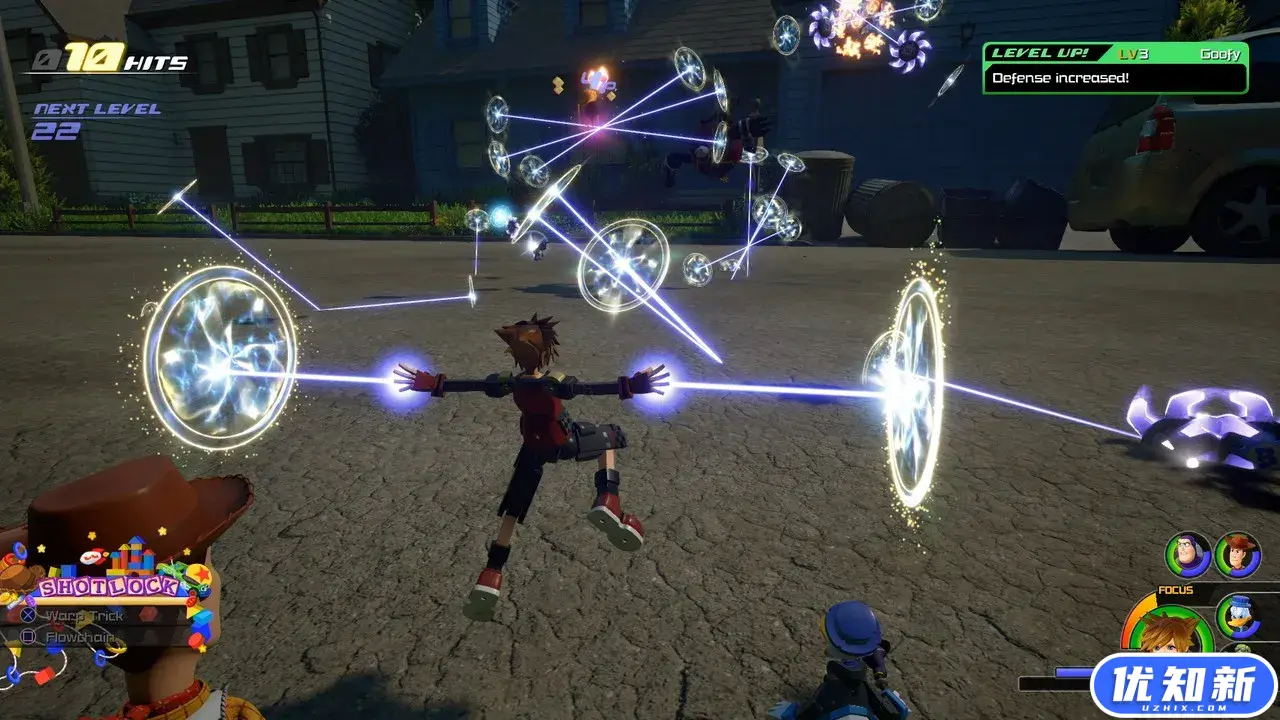Screen dimensions: 1280x720
Task: Click Donald Duck's party portrait
Action: tap(1238, 615)
